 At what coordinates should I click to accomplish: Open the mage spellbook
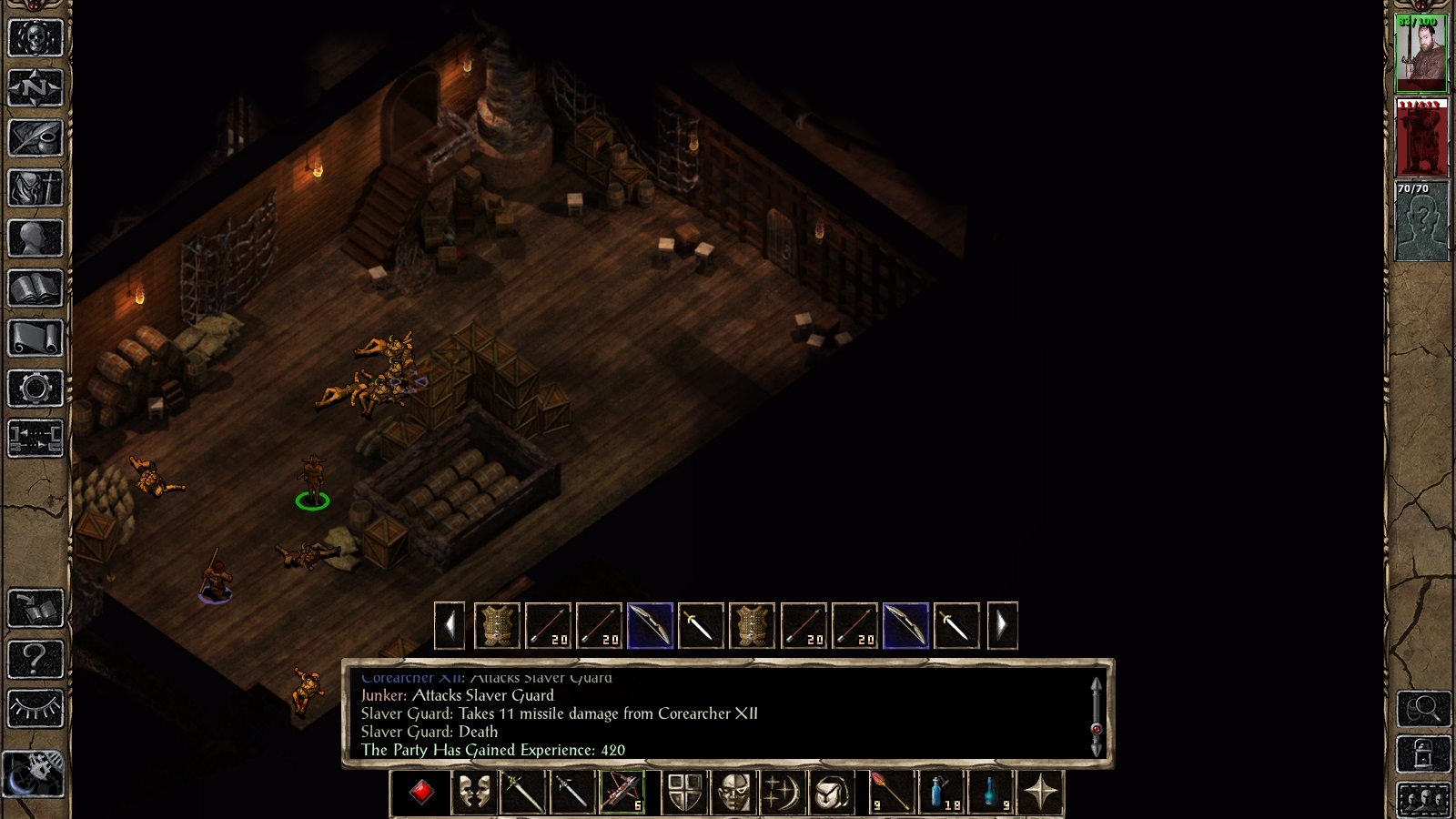click(x=35, y=288)
